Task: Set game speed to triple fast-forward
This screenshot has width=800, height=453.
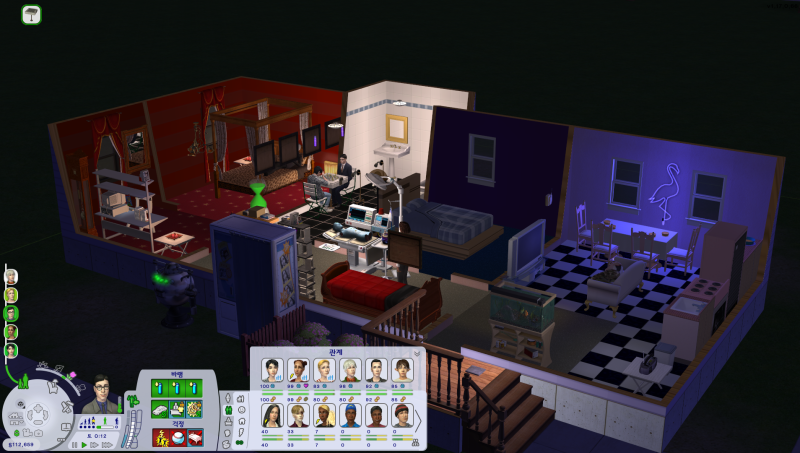Action: (x=105, y=443)
